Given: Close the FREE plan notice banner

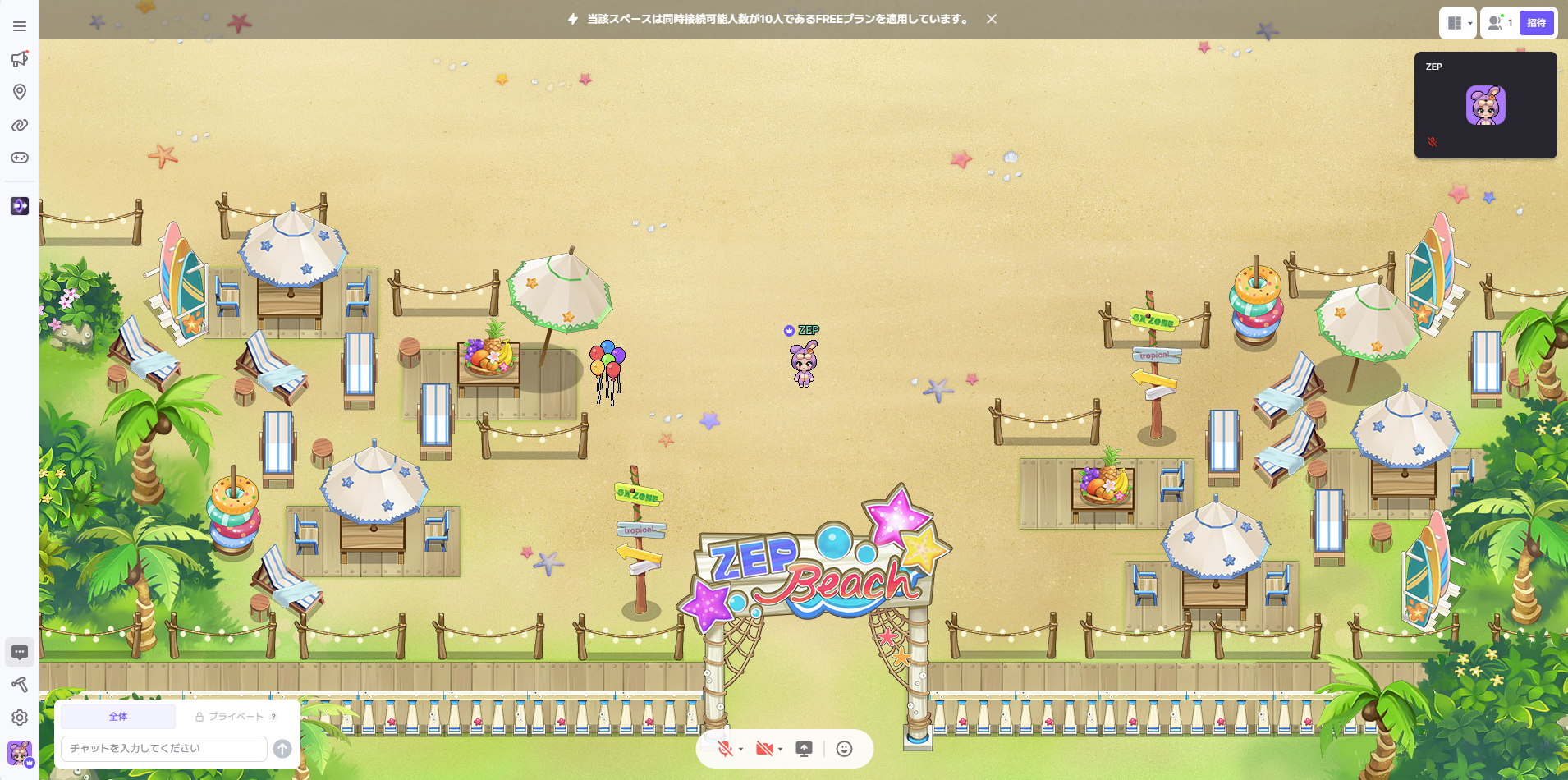Looking at the screenshot, I should 992,19.
